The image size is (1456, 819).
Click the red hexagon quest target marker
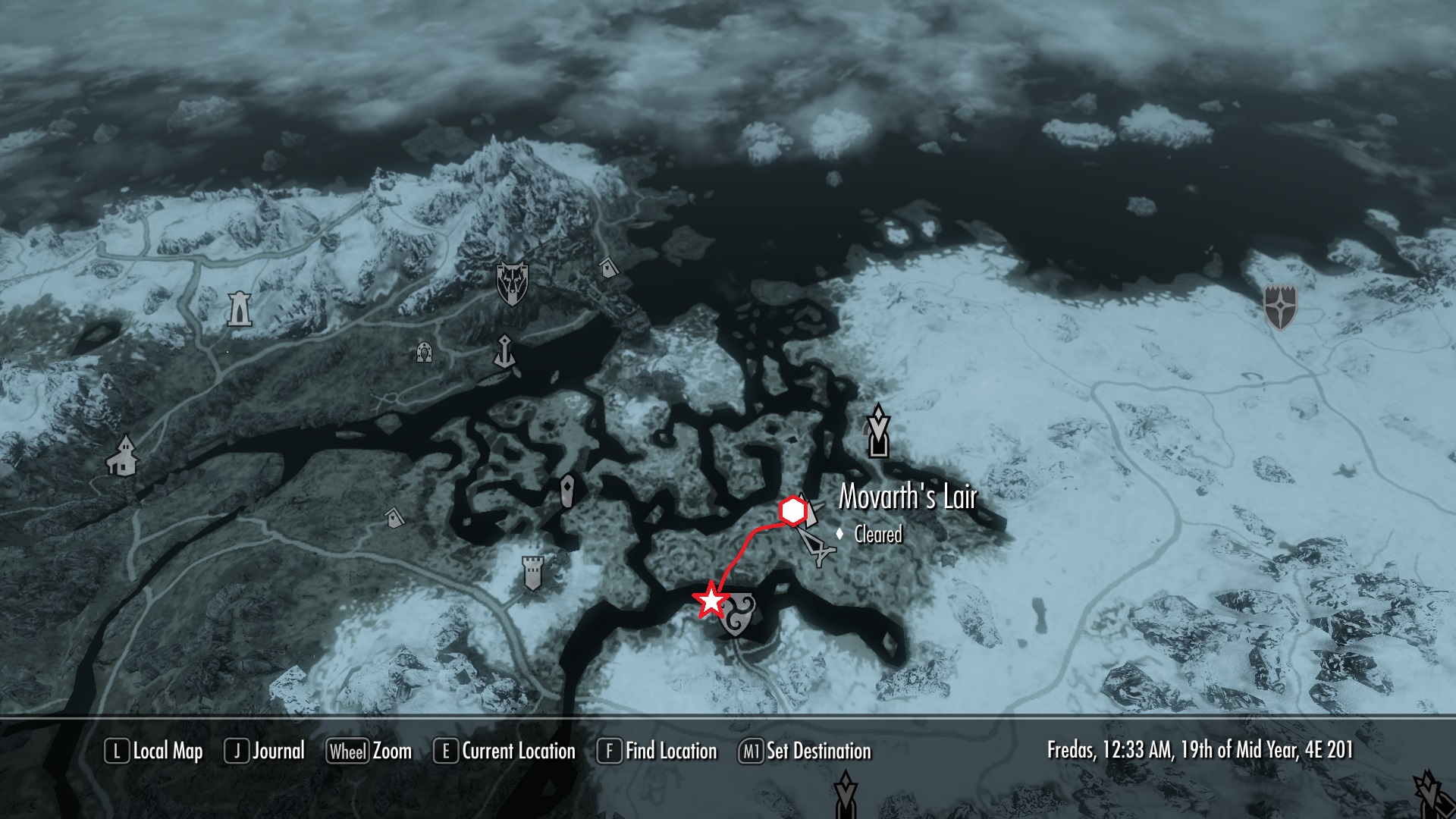792,512
